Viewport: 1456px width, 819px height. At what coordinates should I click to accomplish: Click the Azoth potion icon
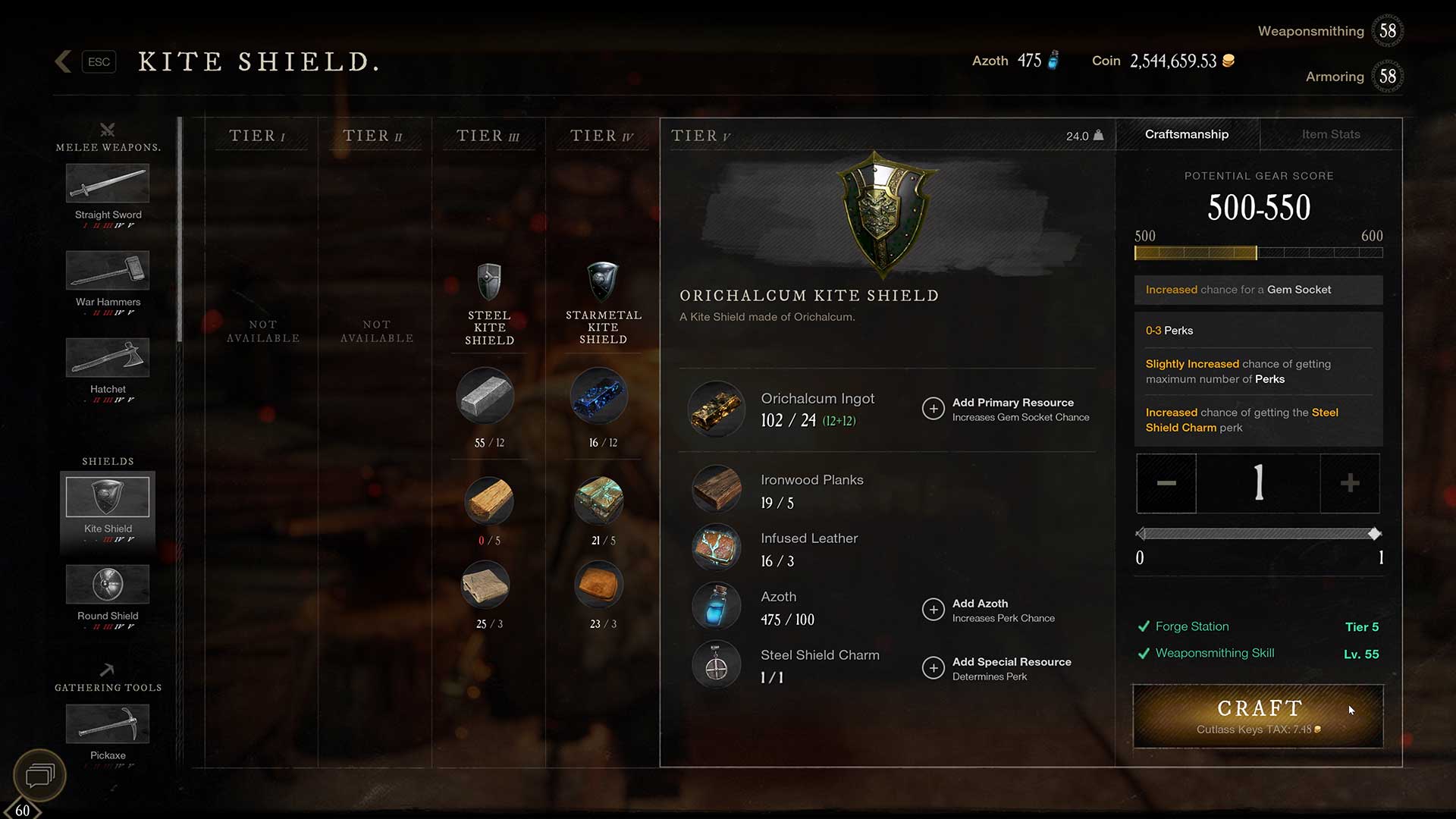716,606
